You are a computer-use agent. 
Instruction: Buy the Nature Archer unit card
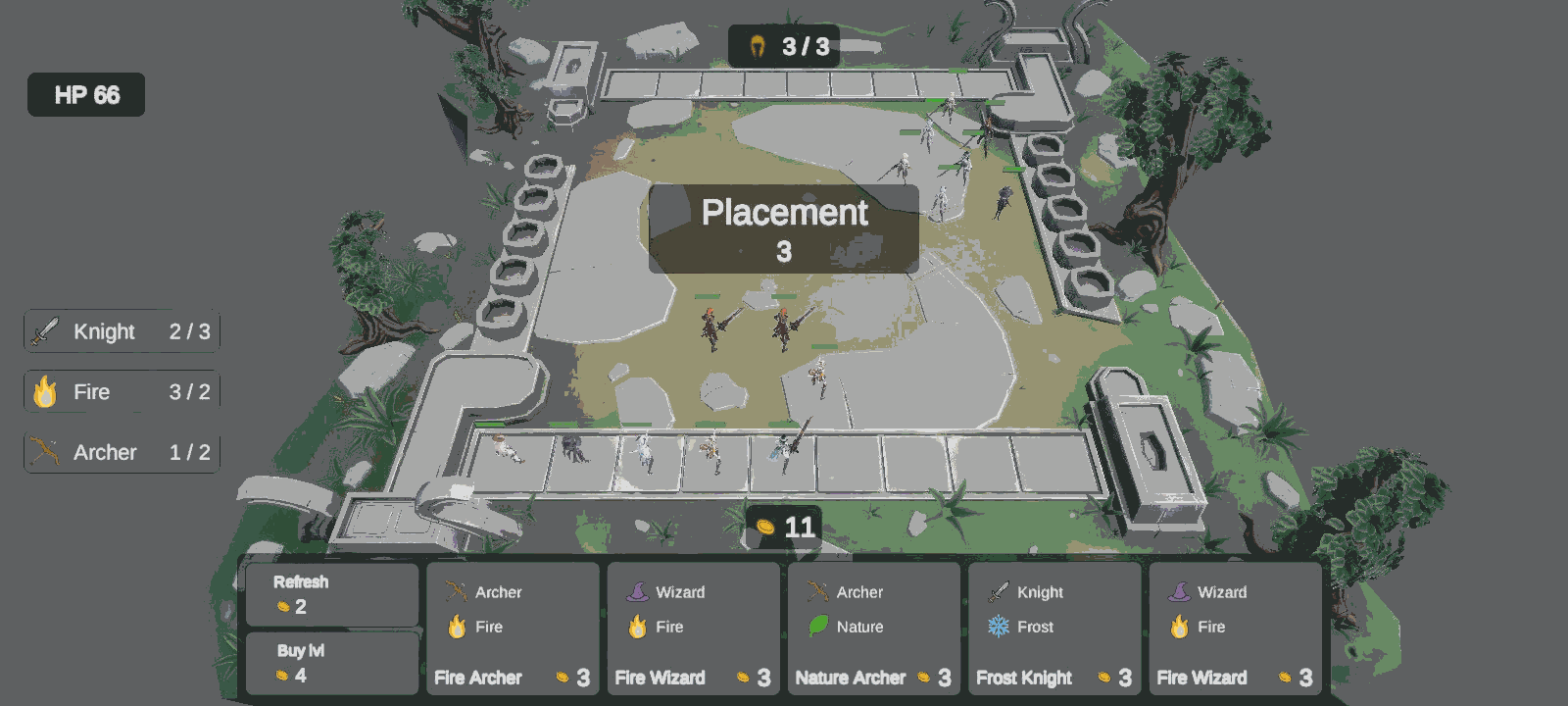[873, 629]
